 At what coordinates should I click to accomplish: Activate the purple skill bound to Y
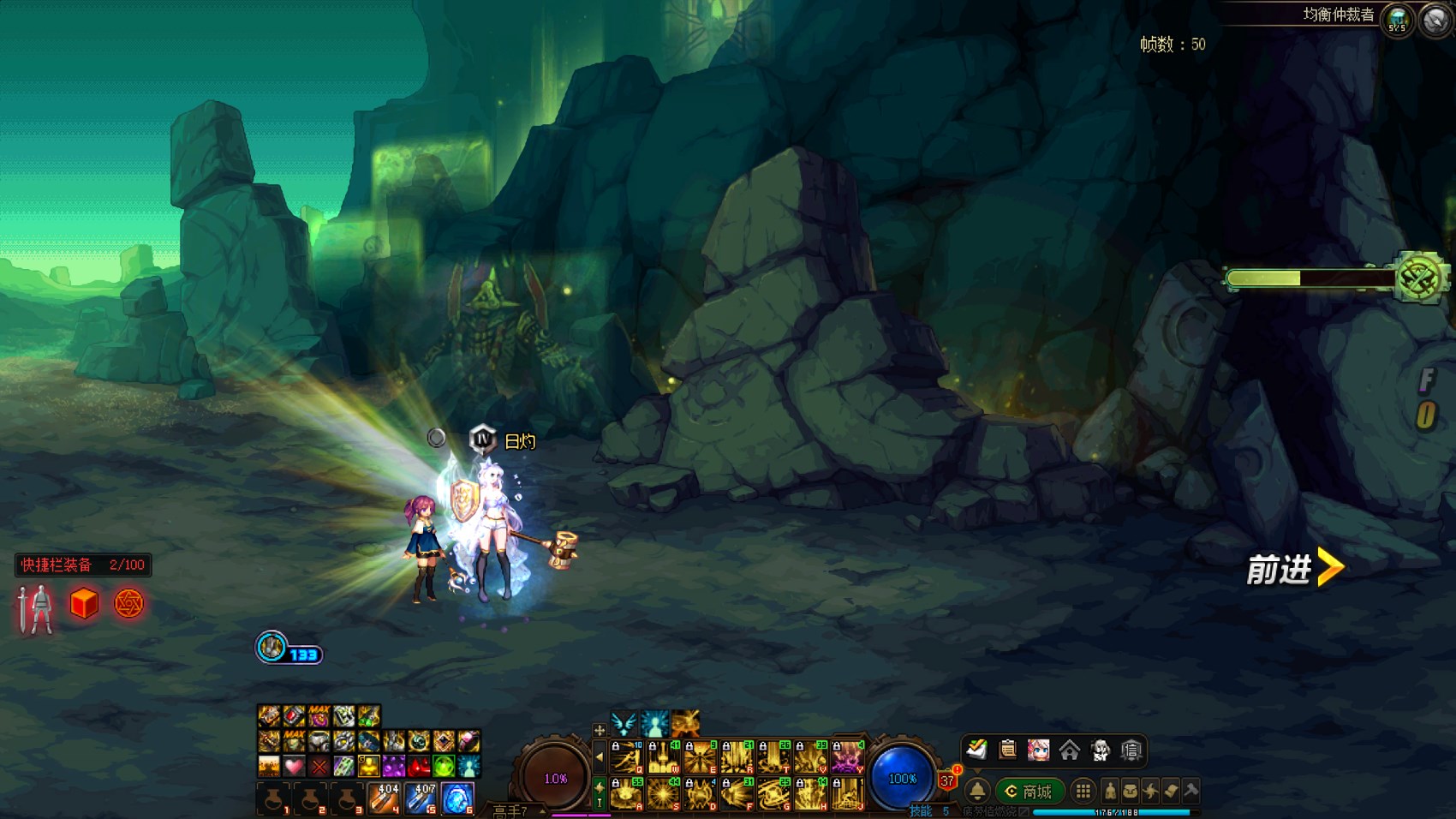(847, 758)
